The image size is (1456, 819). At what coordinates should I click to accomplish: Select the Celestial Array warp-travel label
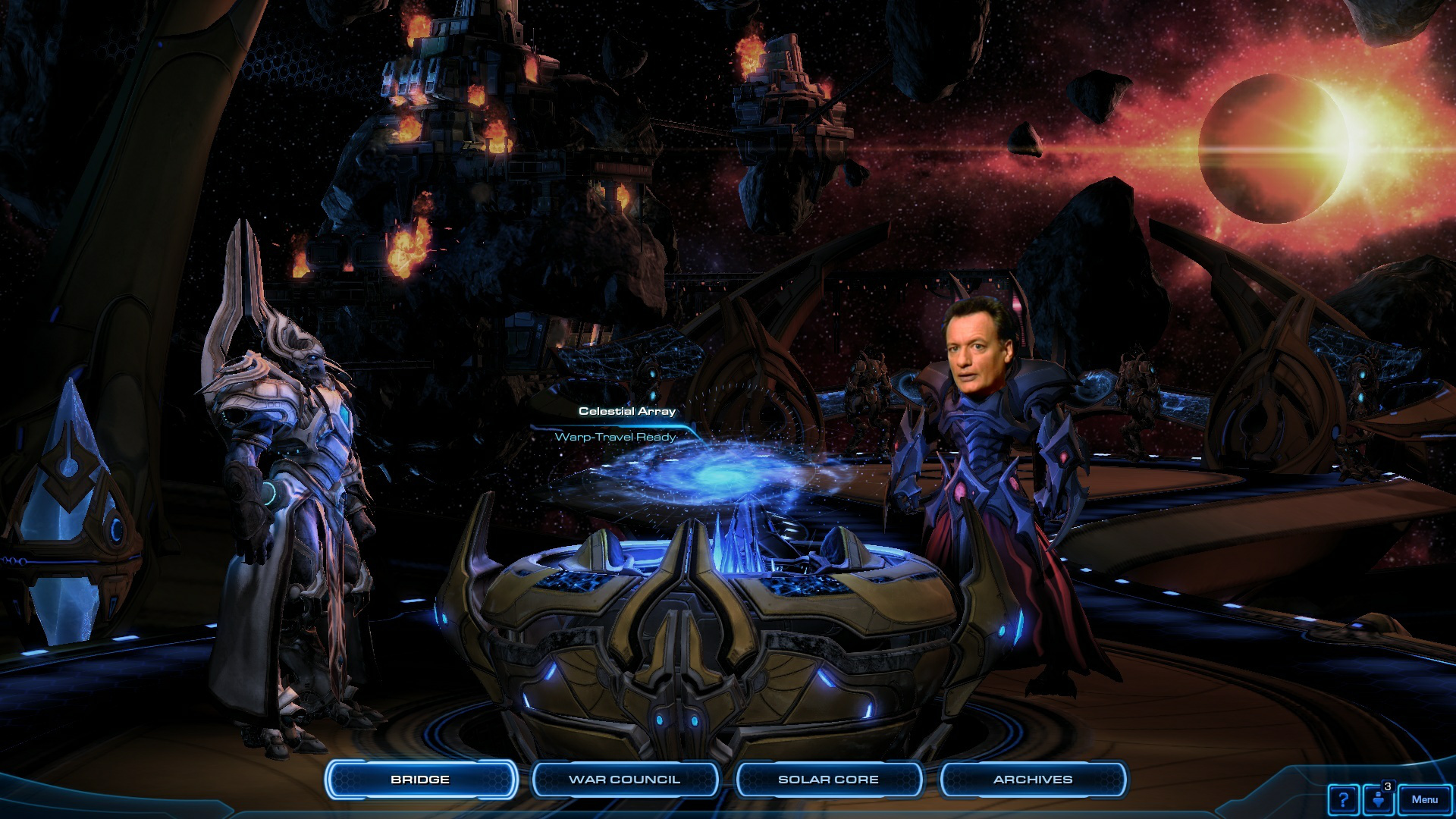626,412
